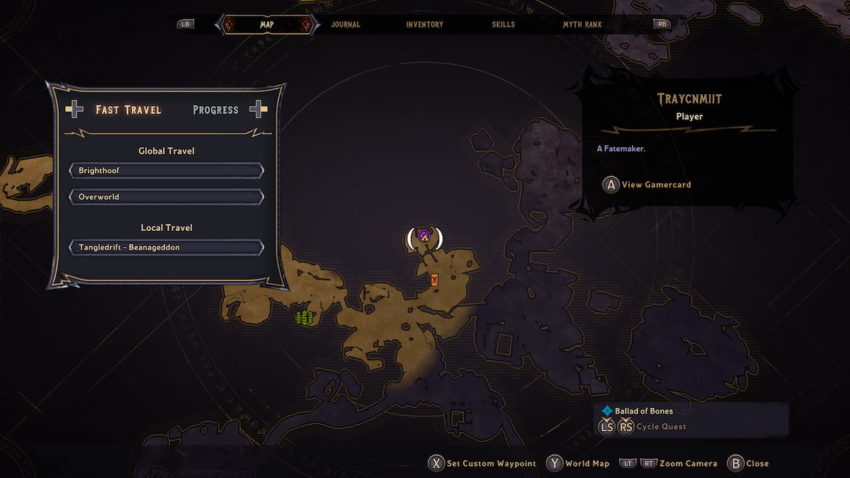Image resolution: width=850 pixels, height=478 pixels.
Task: Choose Overworld global travel destination
Action: 166,197
